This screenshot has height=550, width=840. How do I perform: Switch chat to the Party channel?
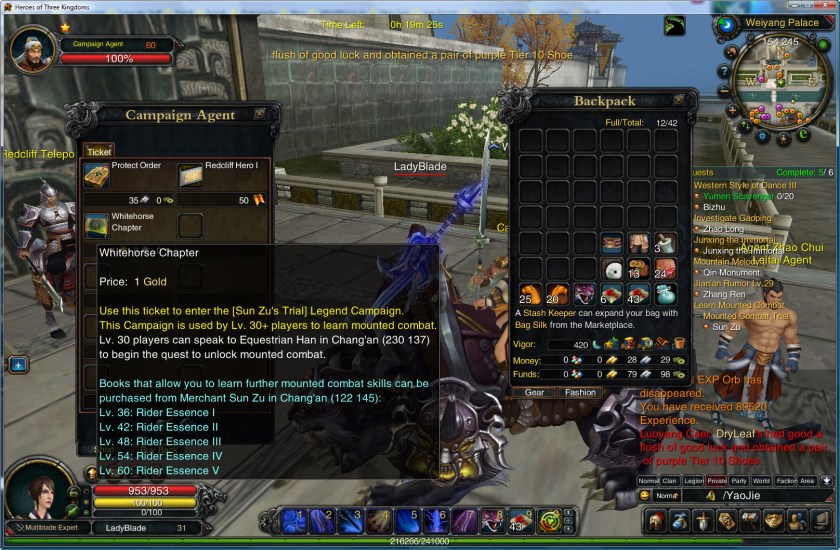(739, 481)
